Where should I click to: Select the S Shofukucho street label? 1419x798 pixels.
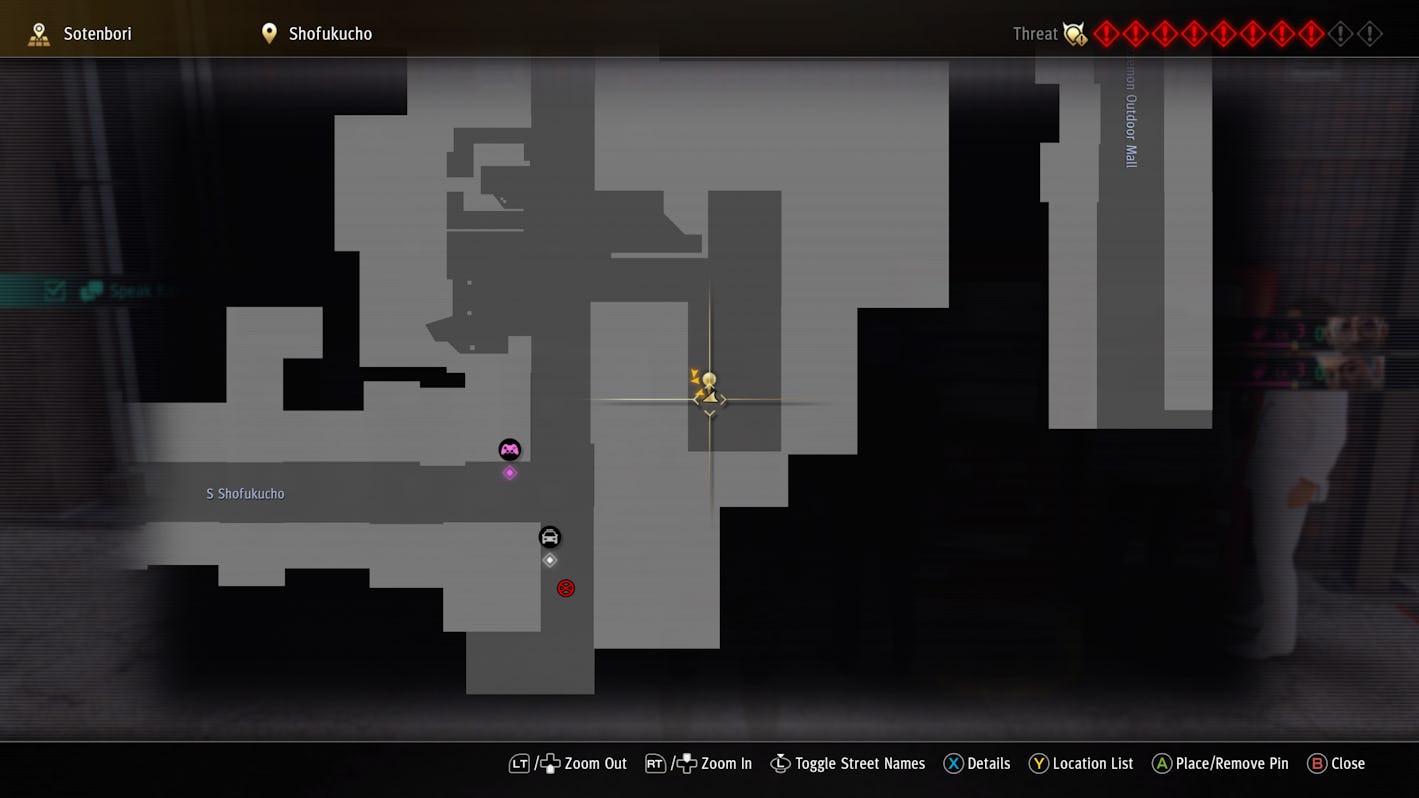tap(245, 493)
